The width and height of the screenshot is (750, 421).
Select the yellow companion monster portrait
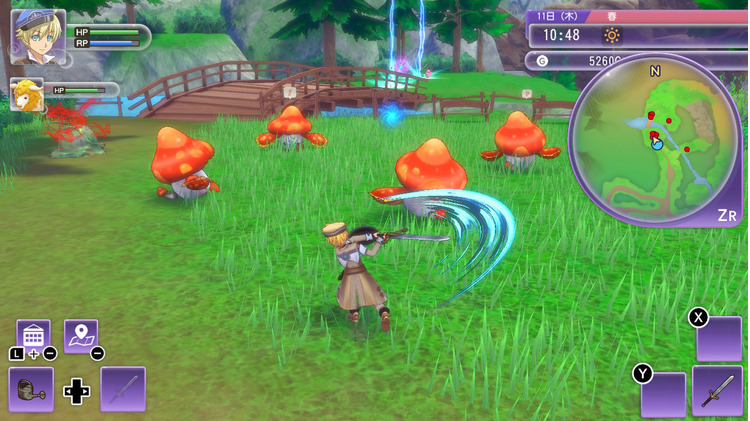tap(26, 95)
